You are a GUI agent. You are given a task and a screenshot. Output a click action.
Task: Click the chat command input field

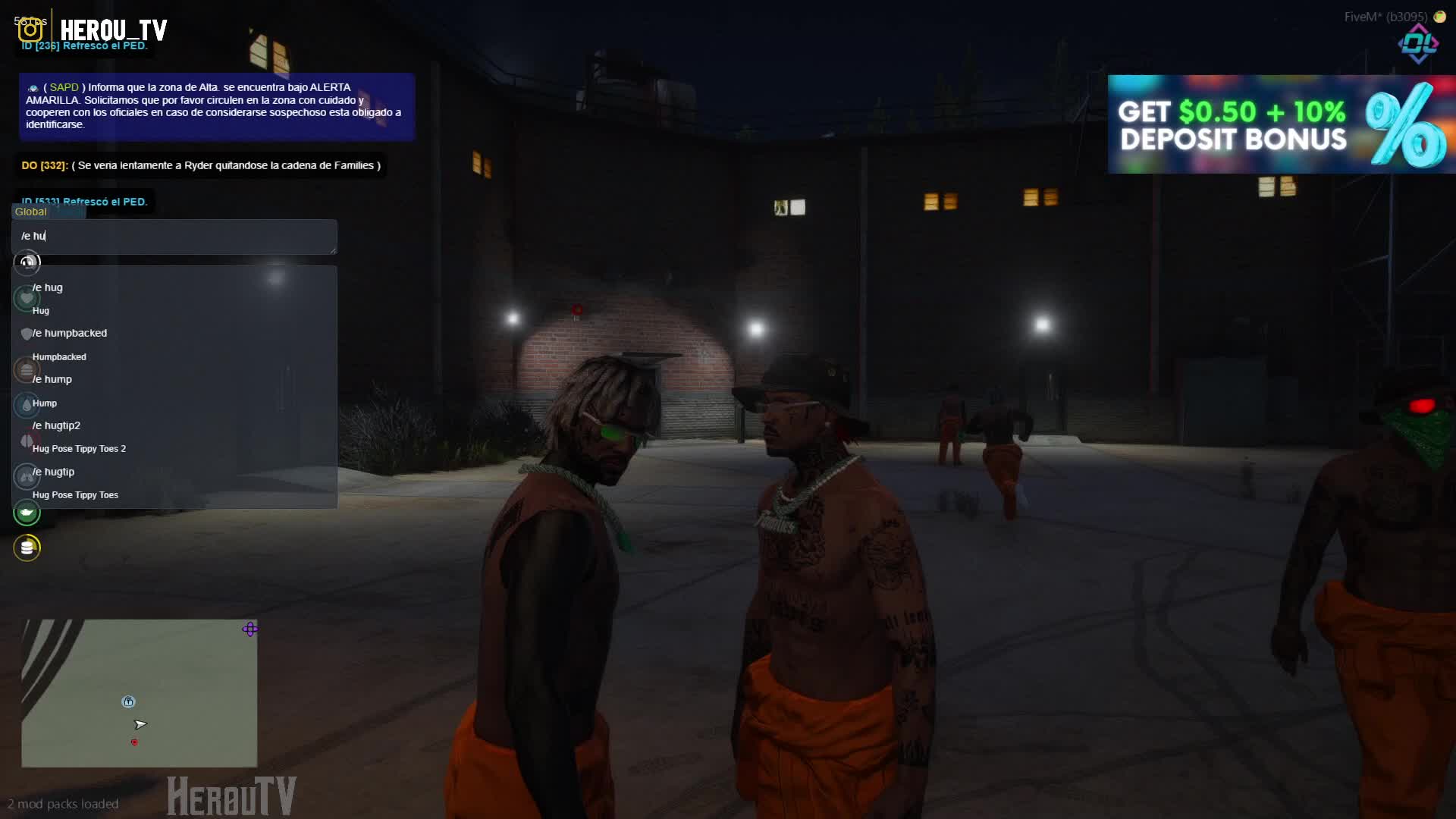[x=174, y=236]
